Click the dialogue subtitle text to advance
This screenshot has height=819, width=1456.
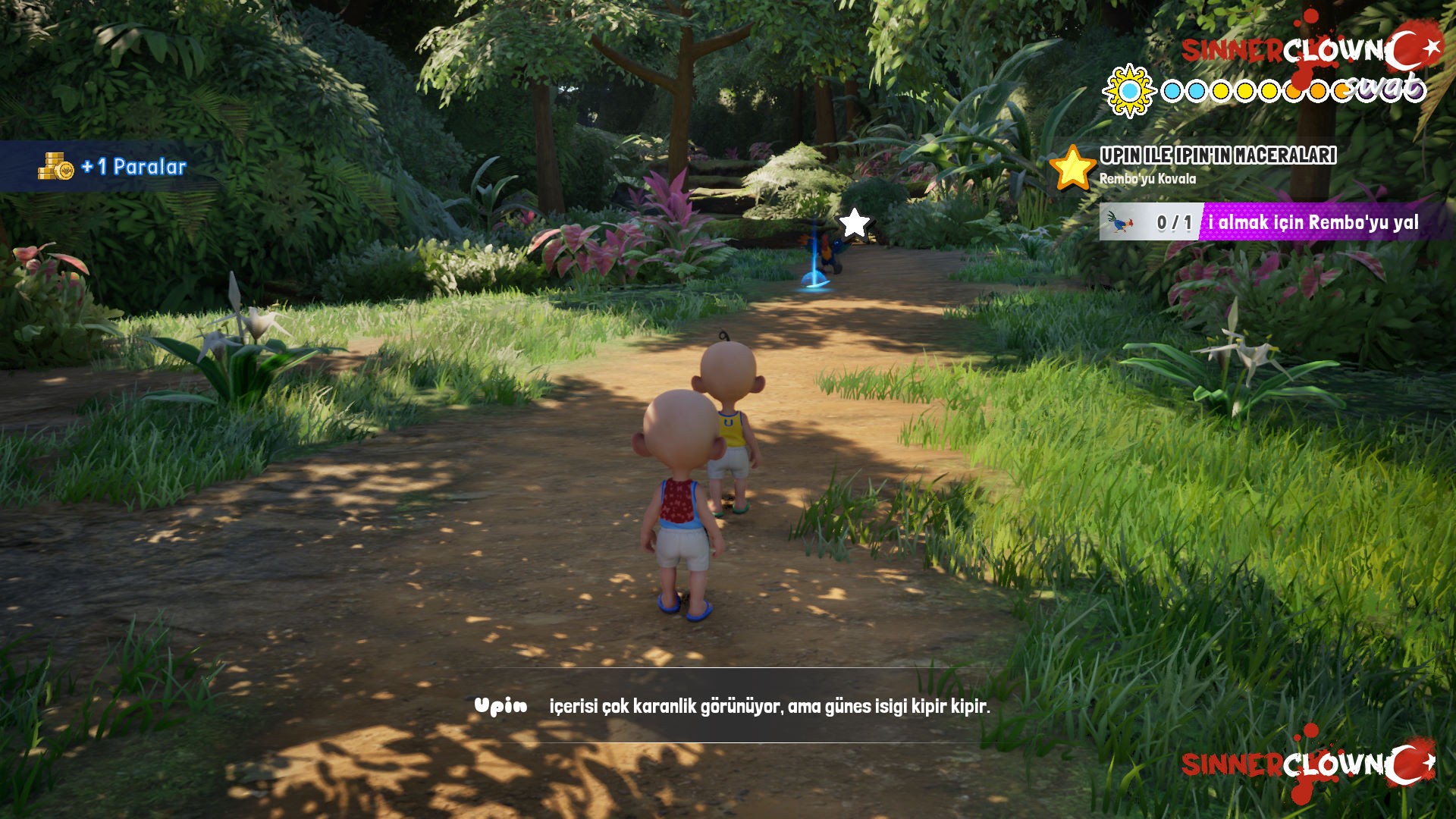770,705
